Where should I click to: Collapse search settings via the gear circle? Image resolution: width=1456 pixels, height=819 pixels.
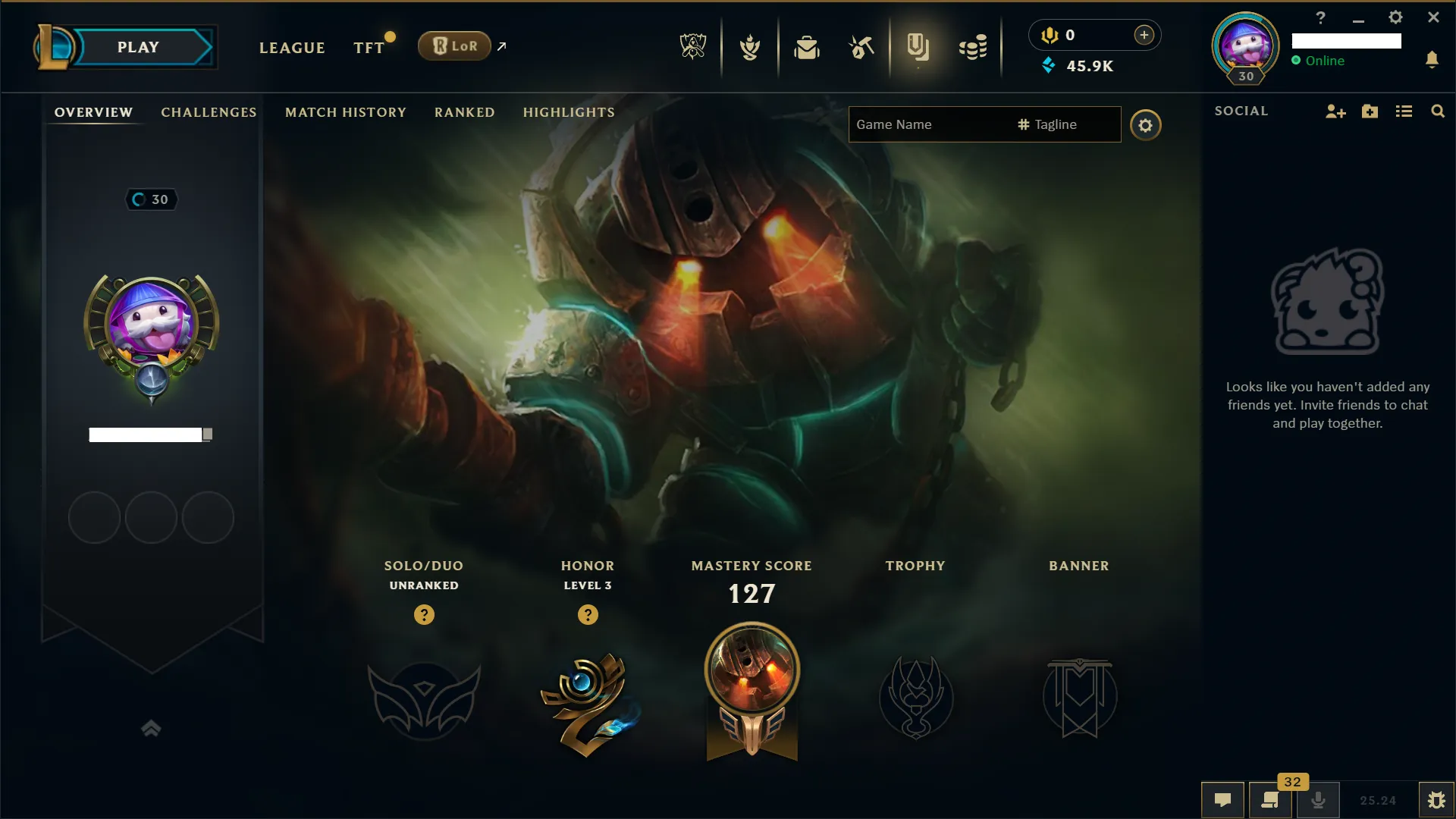coord(1145,125)
